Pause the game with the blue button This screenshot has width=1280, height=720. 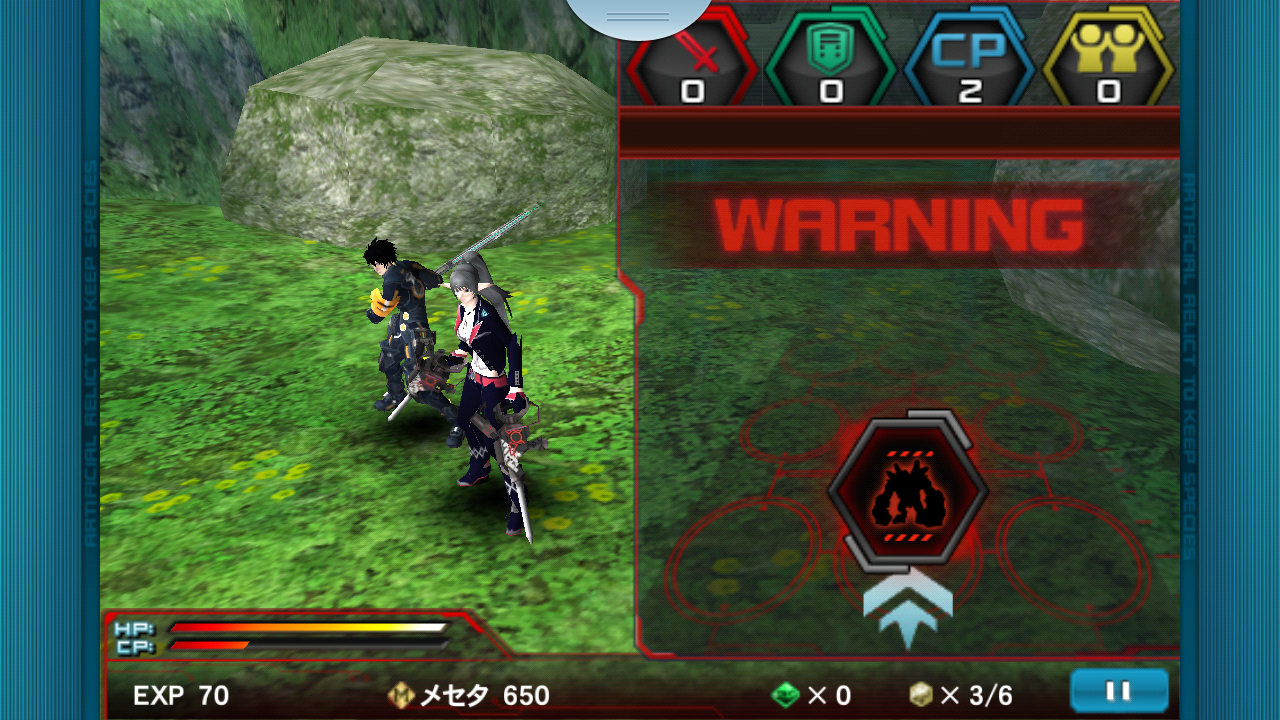pyautogui.click(x=1118, y=690)
